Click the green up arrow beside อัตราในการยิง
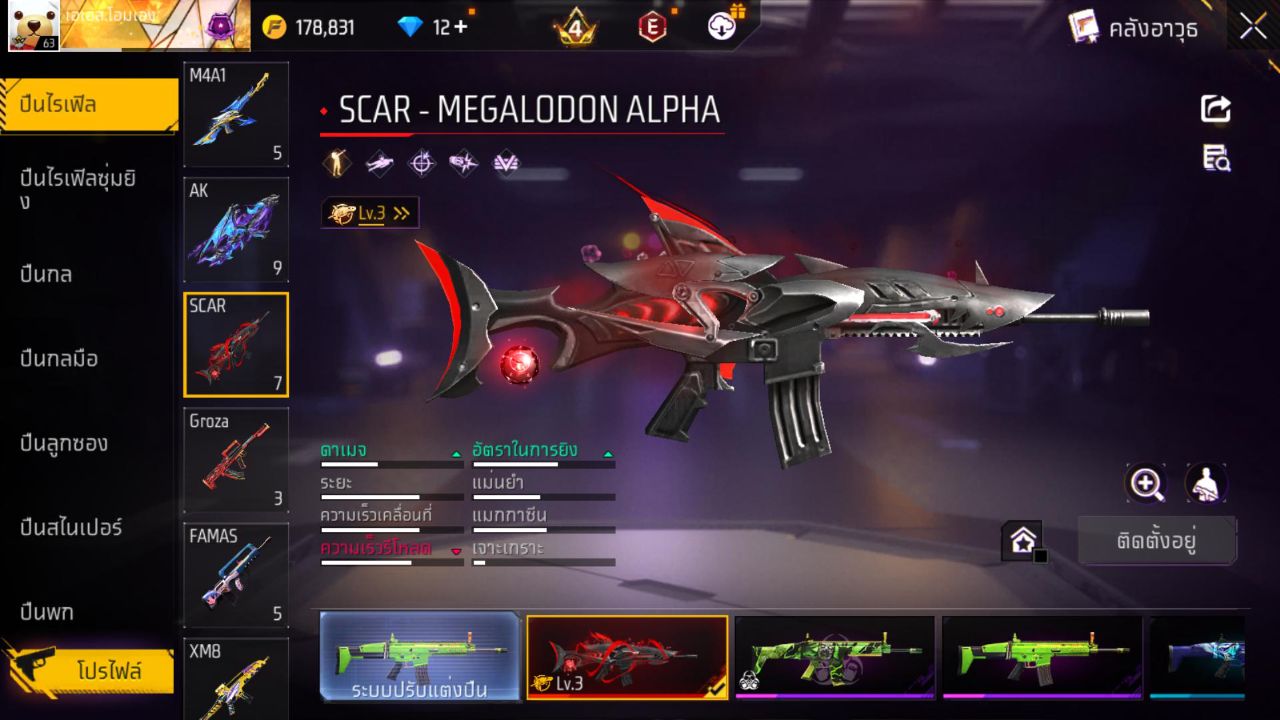The height and width of the screenshot is (720, 1280). pos(606,452)
